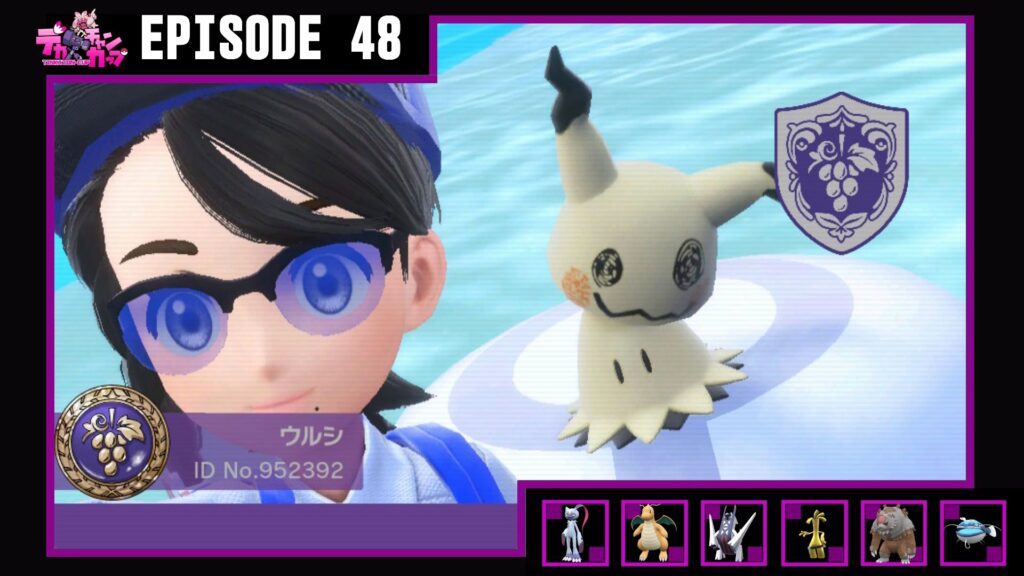Image resolution: width=1024 pixels, height=576 pixels.
Task: Select the Ursaluna bear team slot
Action: 893,533
